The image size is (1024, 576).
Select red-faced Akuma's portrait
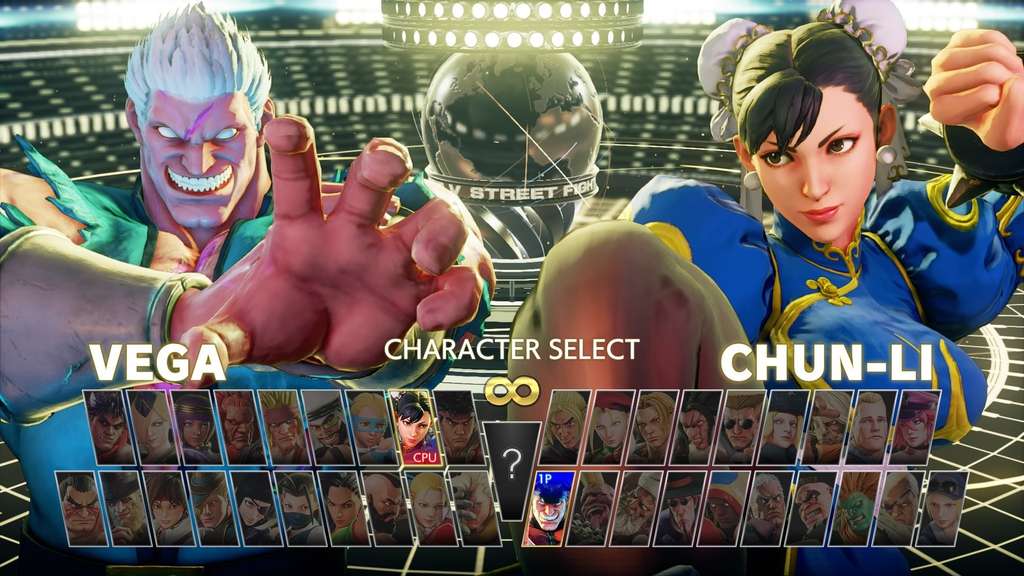tap(237, 427)
